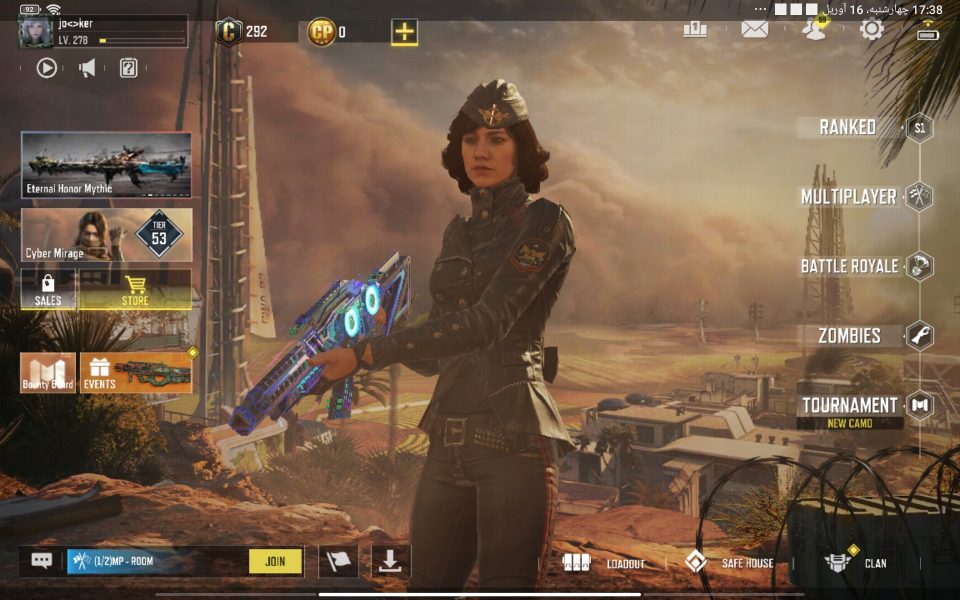Open the jo<>ker player profile
This screenshot has width=960, height=600.
(x=102, y=32)
